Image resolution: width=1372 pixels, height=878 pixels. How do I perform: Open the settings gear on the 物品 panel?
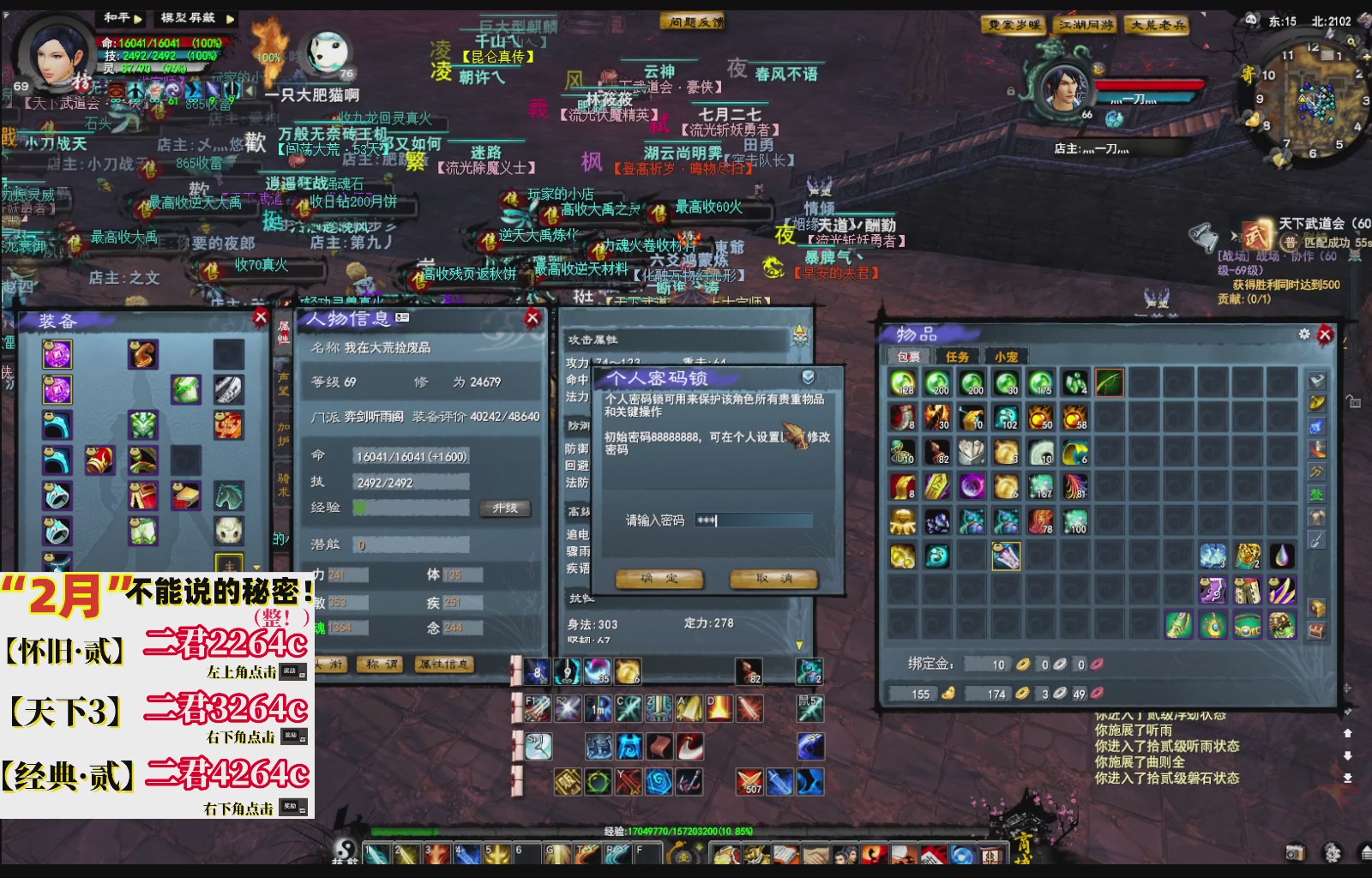click(x=1304, y=333)
